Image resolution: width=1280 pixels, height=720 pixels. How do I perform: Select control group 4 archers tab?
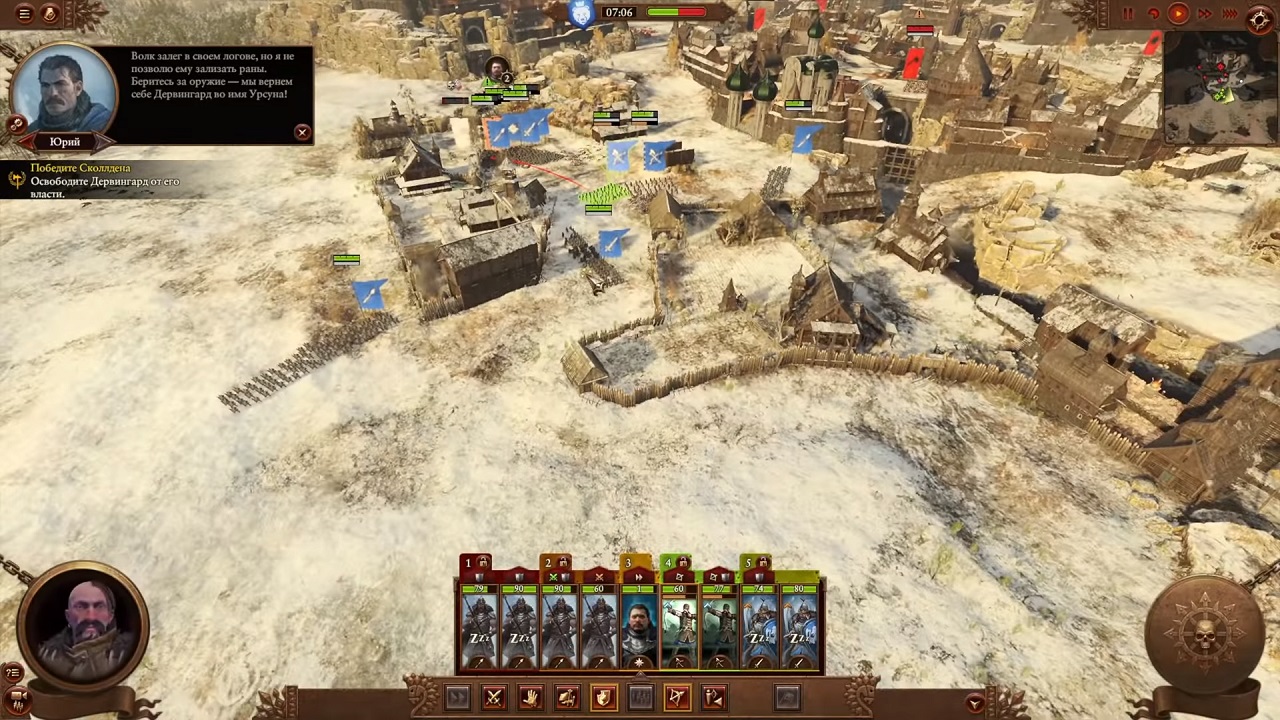669,564
